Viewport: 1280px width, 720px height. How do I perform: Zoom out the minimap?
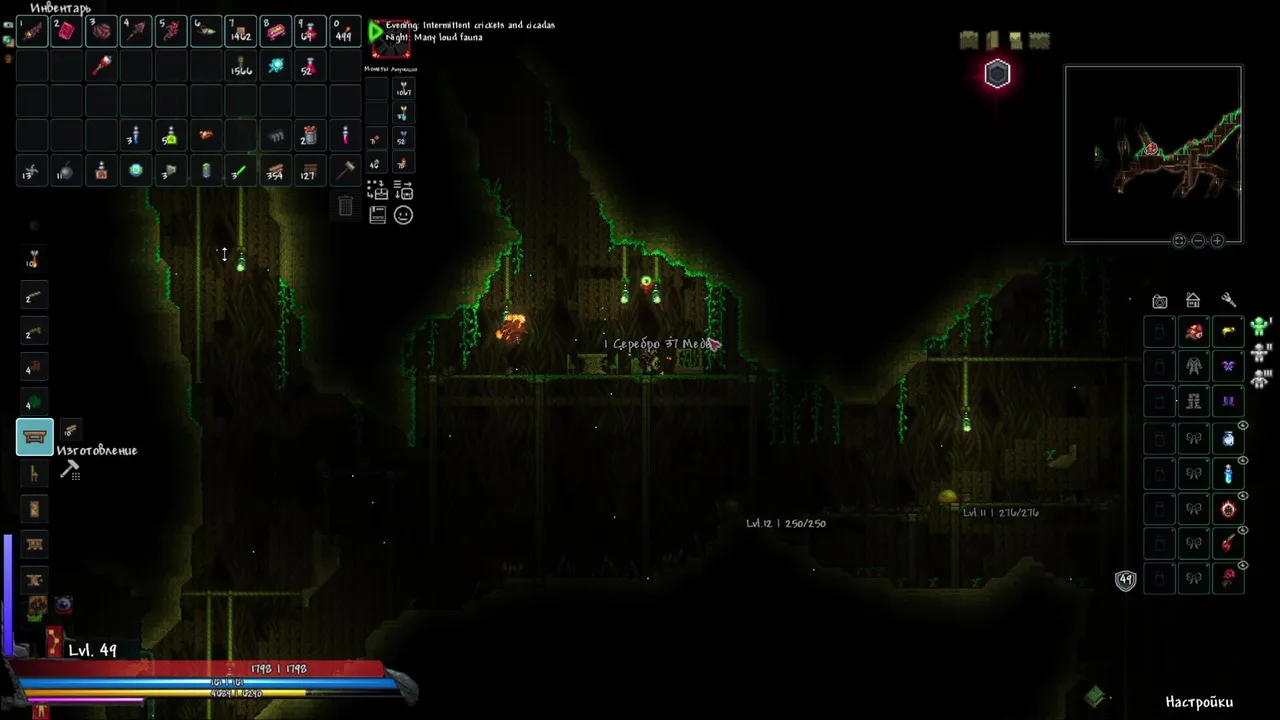(1198, 241)
